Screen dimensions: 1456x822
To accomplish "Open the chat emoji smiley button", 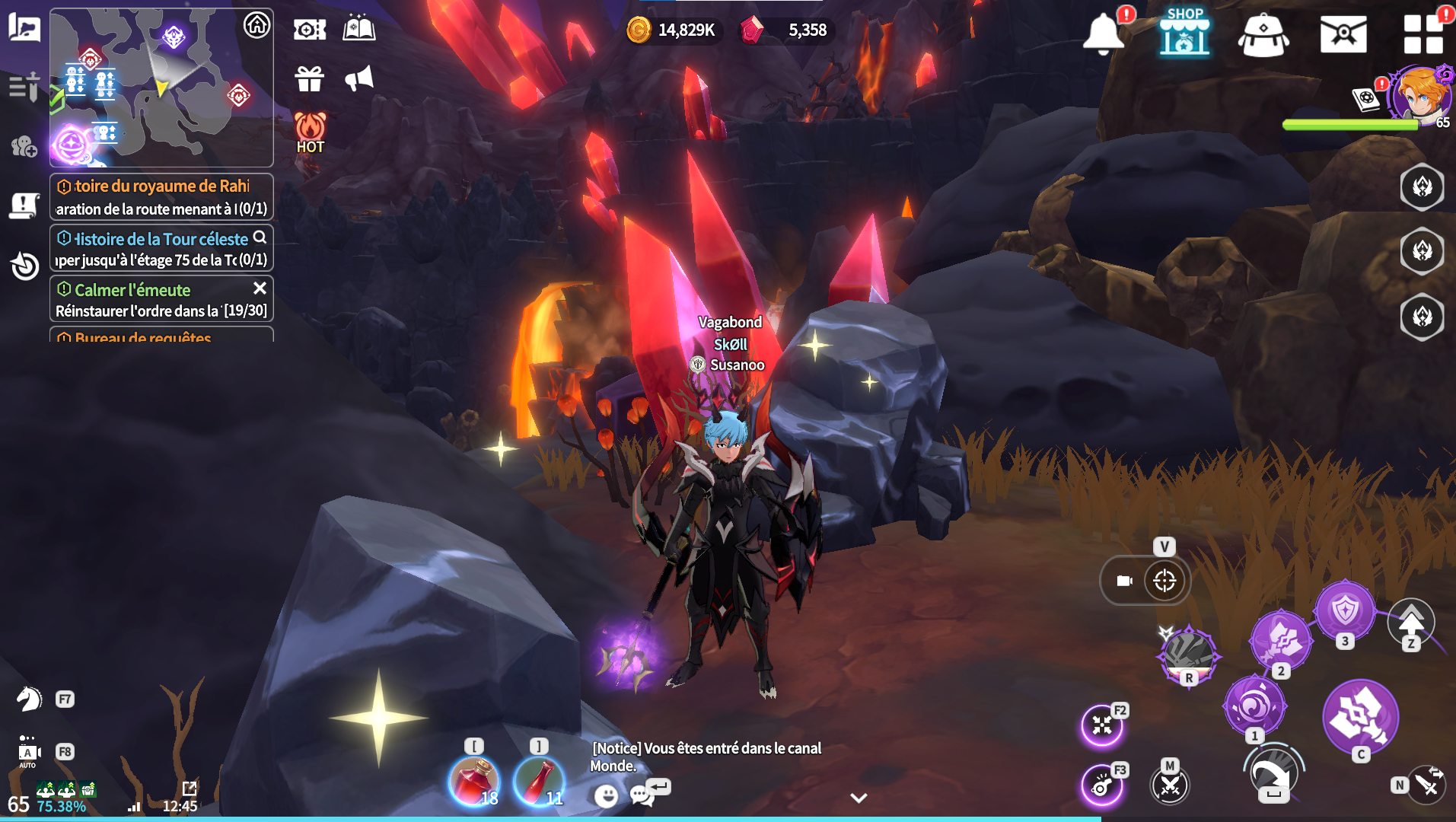I will pos(606,796).
